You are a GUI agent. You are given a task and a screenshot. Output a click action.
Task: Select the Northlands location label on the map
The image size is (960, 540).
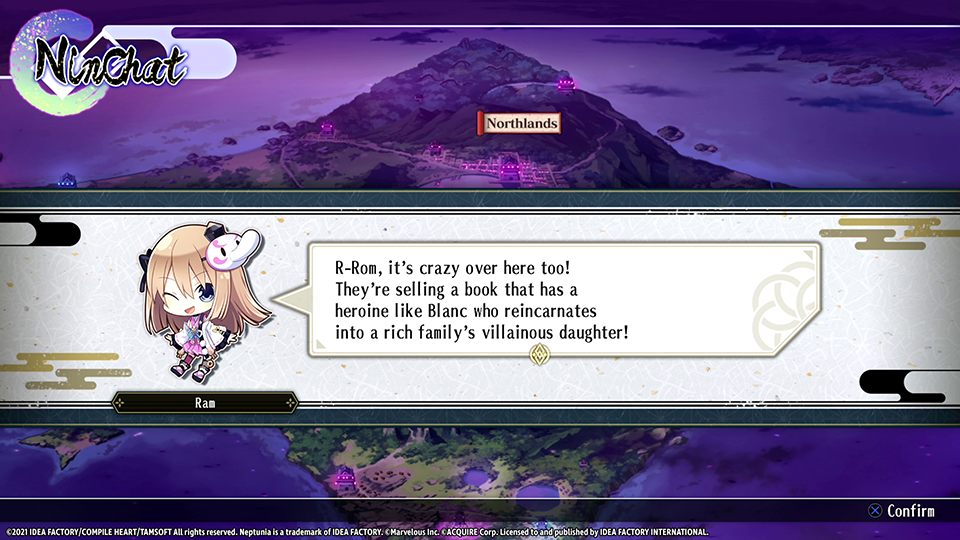[520, 123]
